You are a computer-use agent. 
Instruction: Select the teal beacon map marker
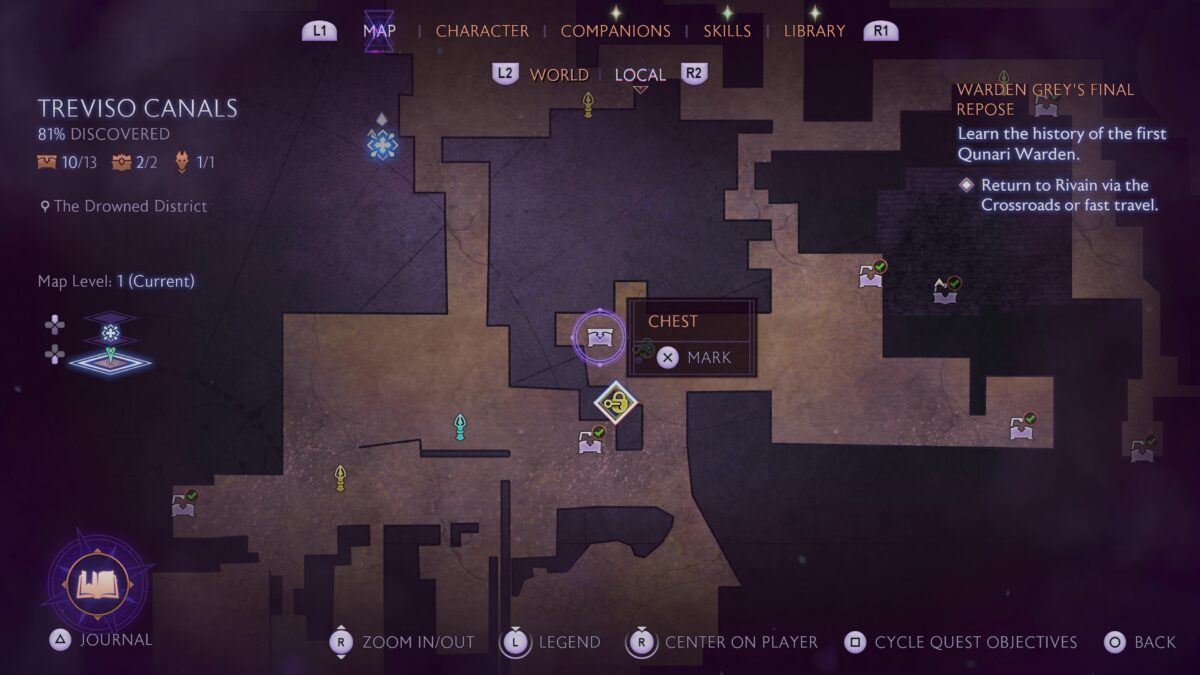[x=460, y=427]
